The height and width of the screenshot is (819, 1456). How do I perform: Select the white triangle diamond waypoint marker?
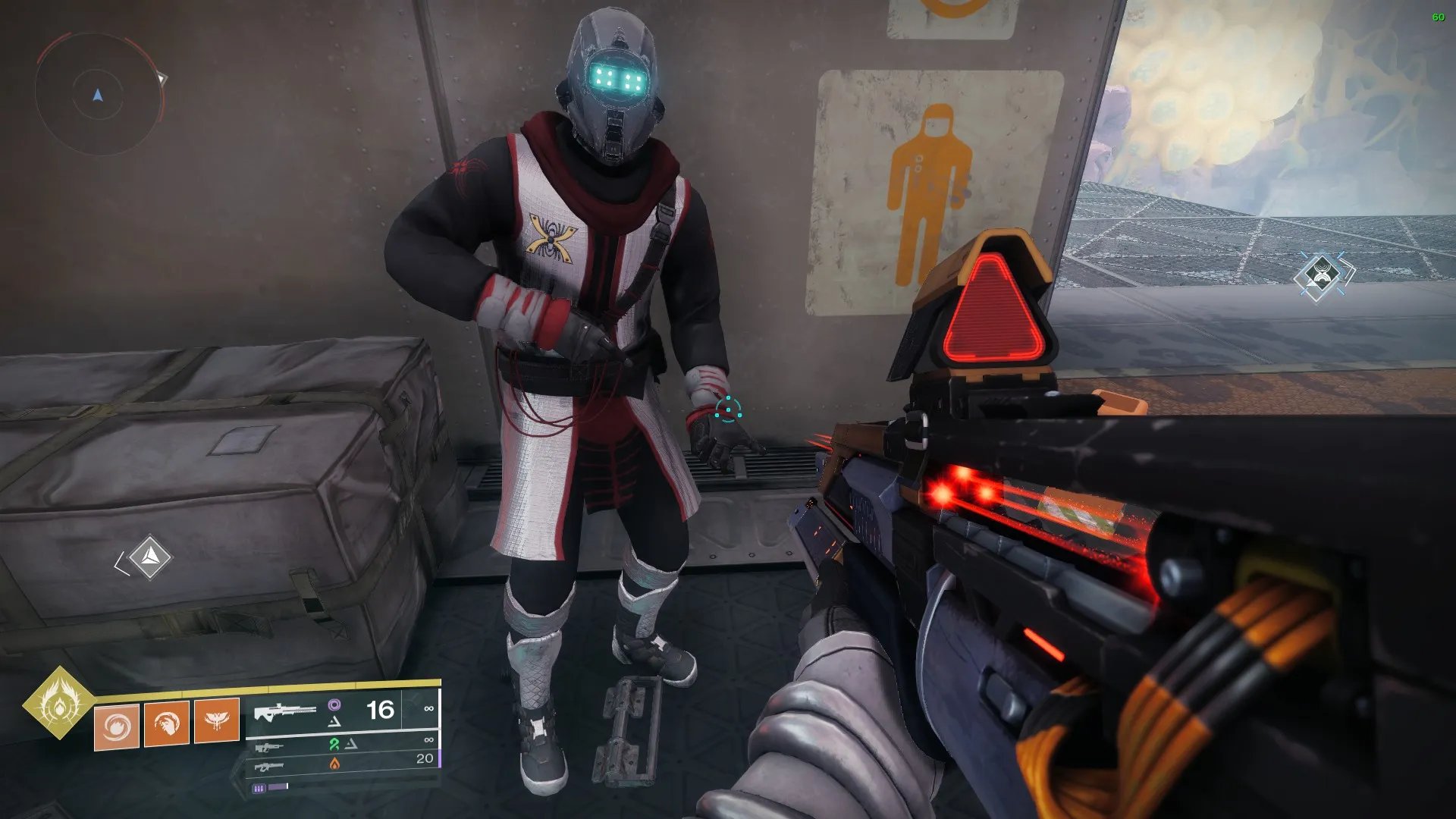(150, 558)
